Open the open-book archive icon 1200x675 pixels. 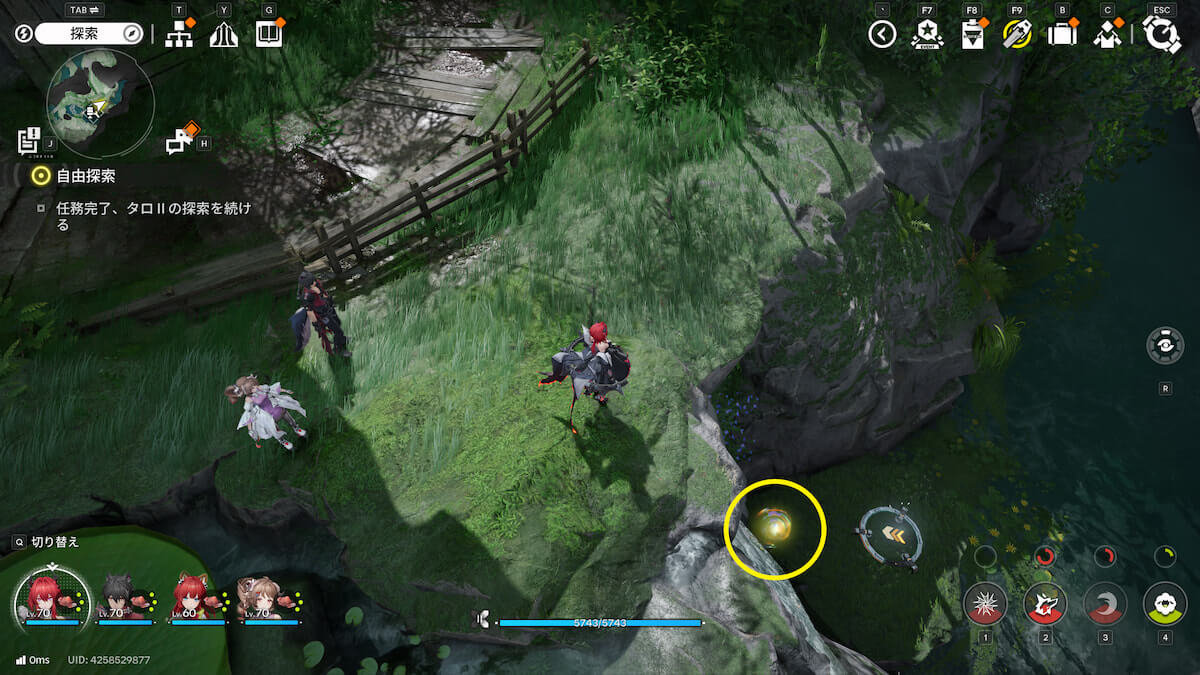pos(268,34)
